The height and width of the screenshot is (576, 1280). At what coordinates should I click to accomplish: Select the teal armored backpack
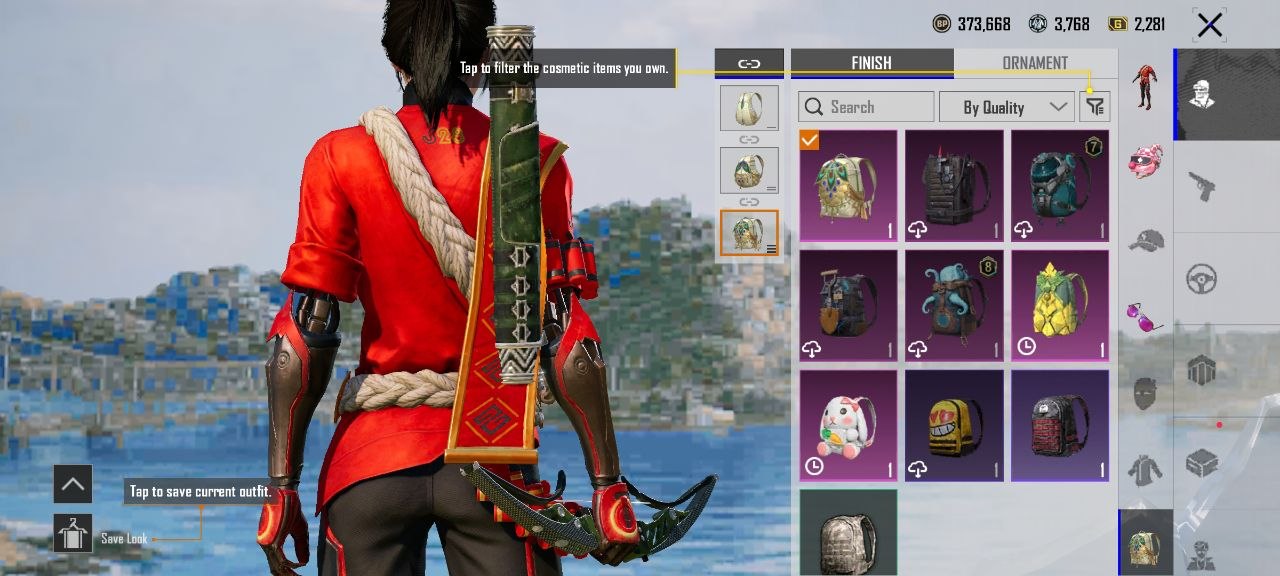point(1060,185)
